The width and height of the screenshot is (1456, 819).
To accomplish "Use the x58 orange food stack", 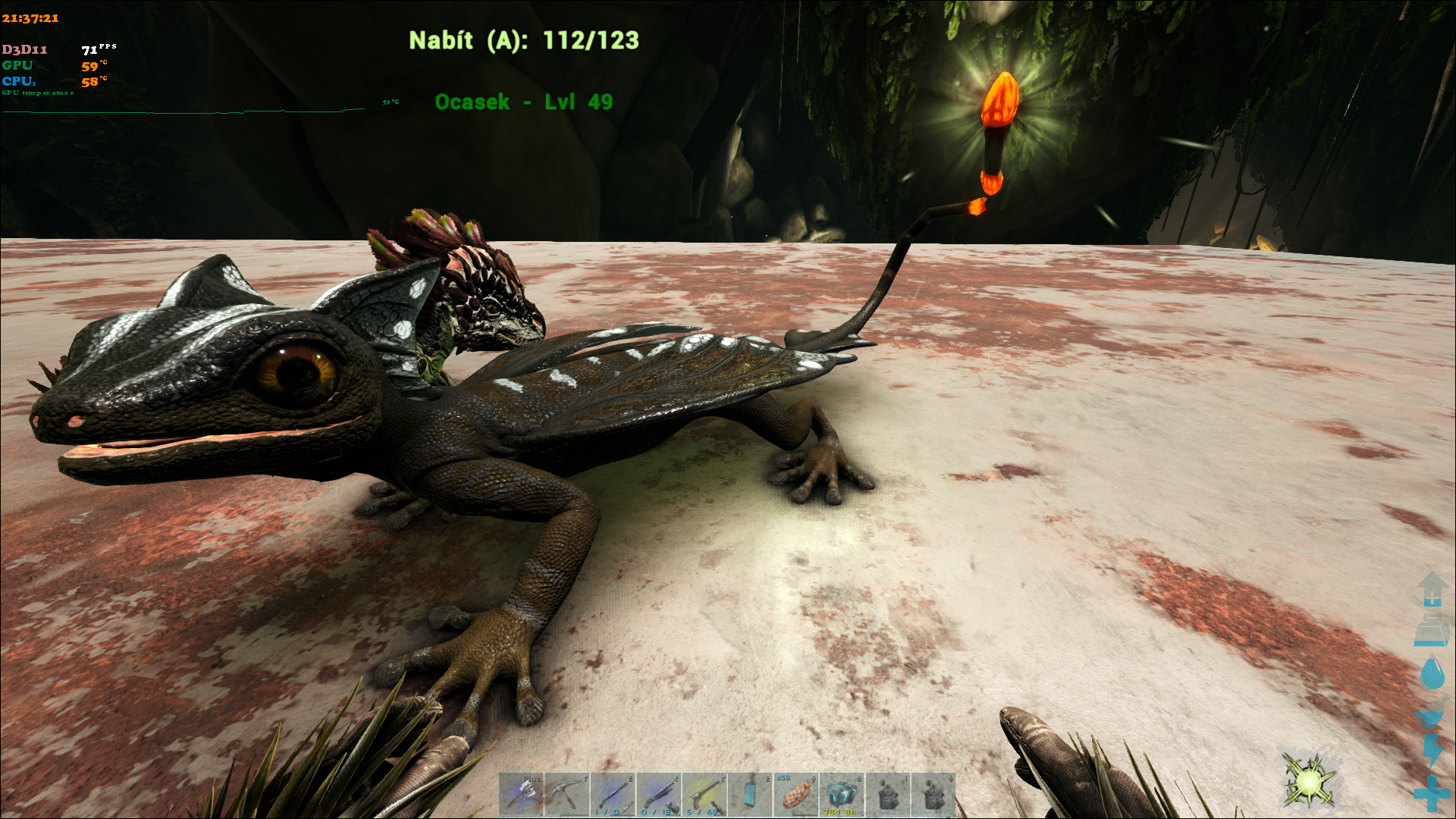I will [795, 794].
